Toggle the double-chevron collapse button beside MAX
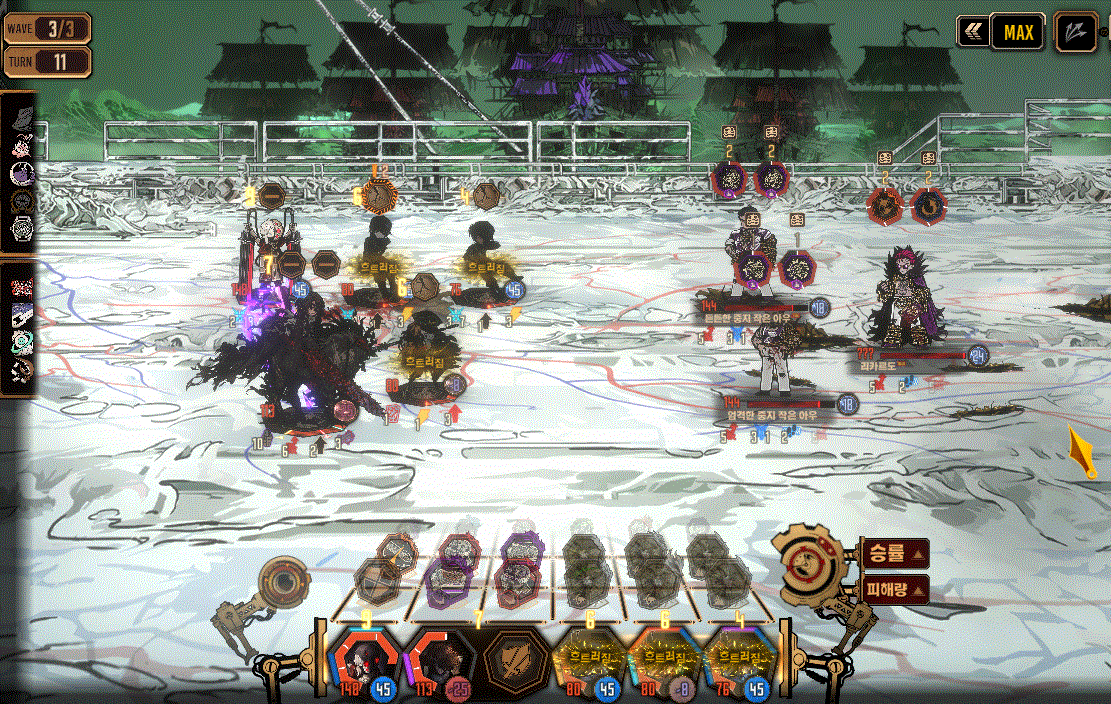Viewport: 1111px width, 704px height. (971, 32)
